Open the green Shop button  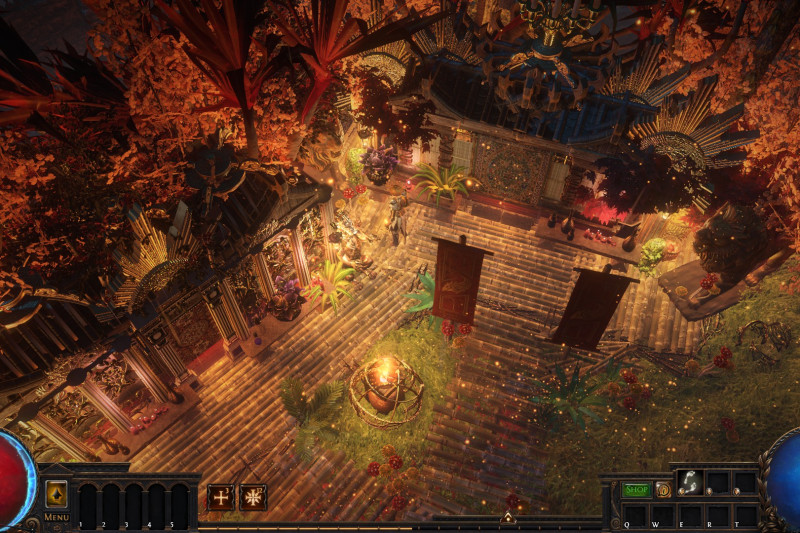(x=636, y=490)
